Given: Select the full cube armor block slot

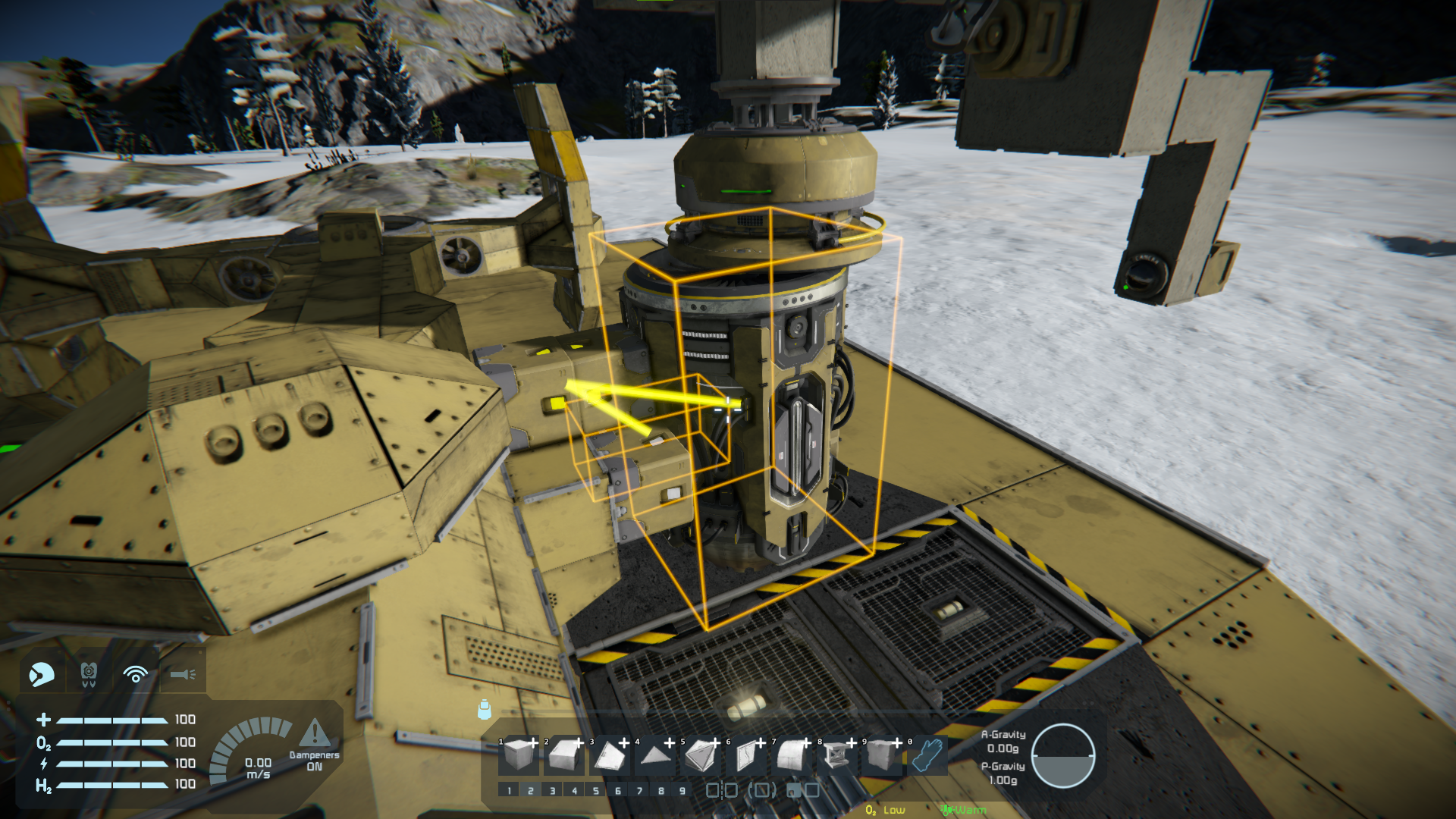Looking at the screenshot, I should click(519, 755).
